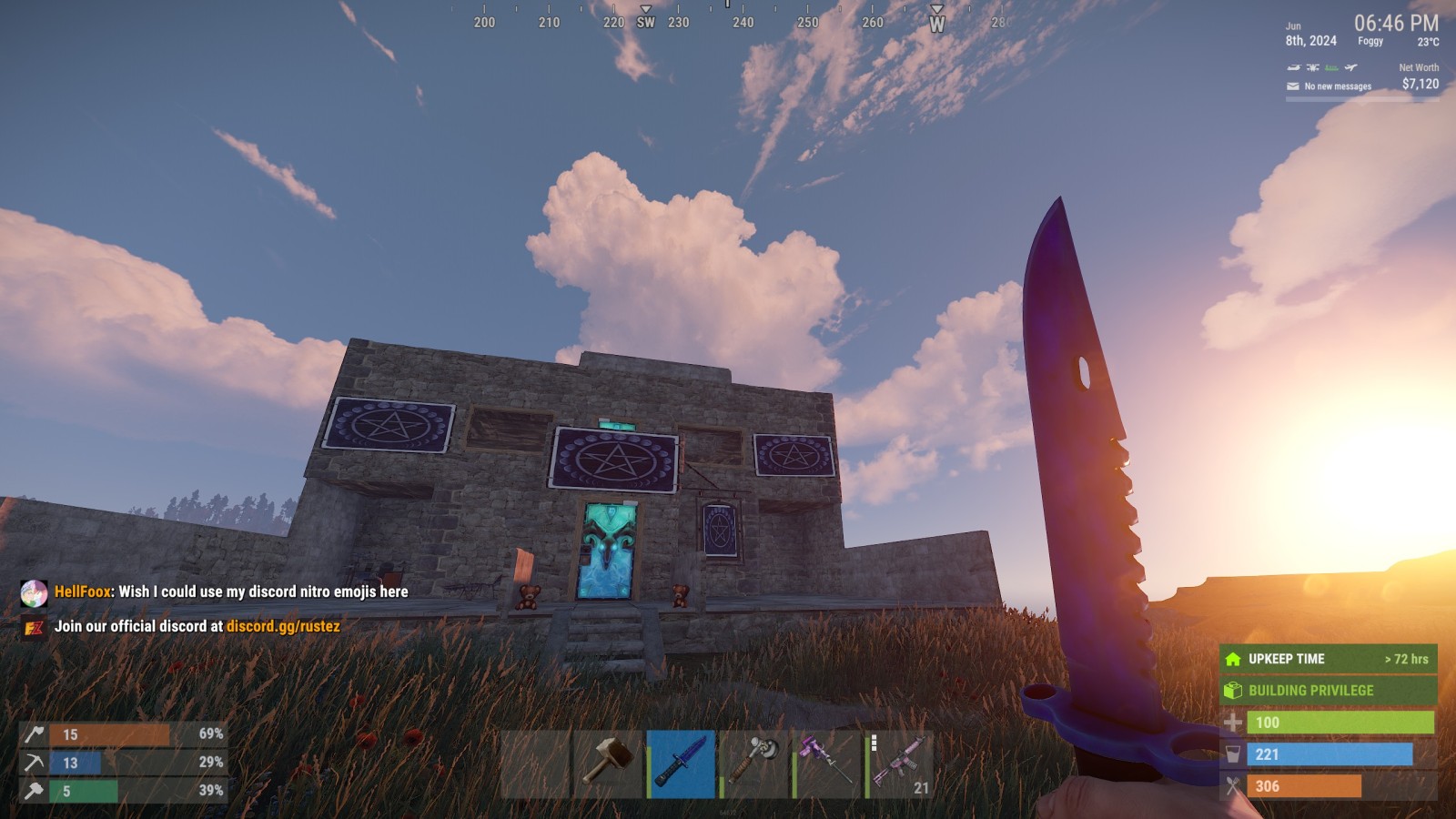Equip the purple submachine gun slot
The width and height of the screenshot is (1456, 819).
click(x=827, y=763)
